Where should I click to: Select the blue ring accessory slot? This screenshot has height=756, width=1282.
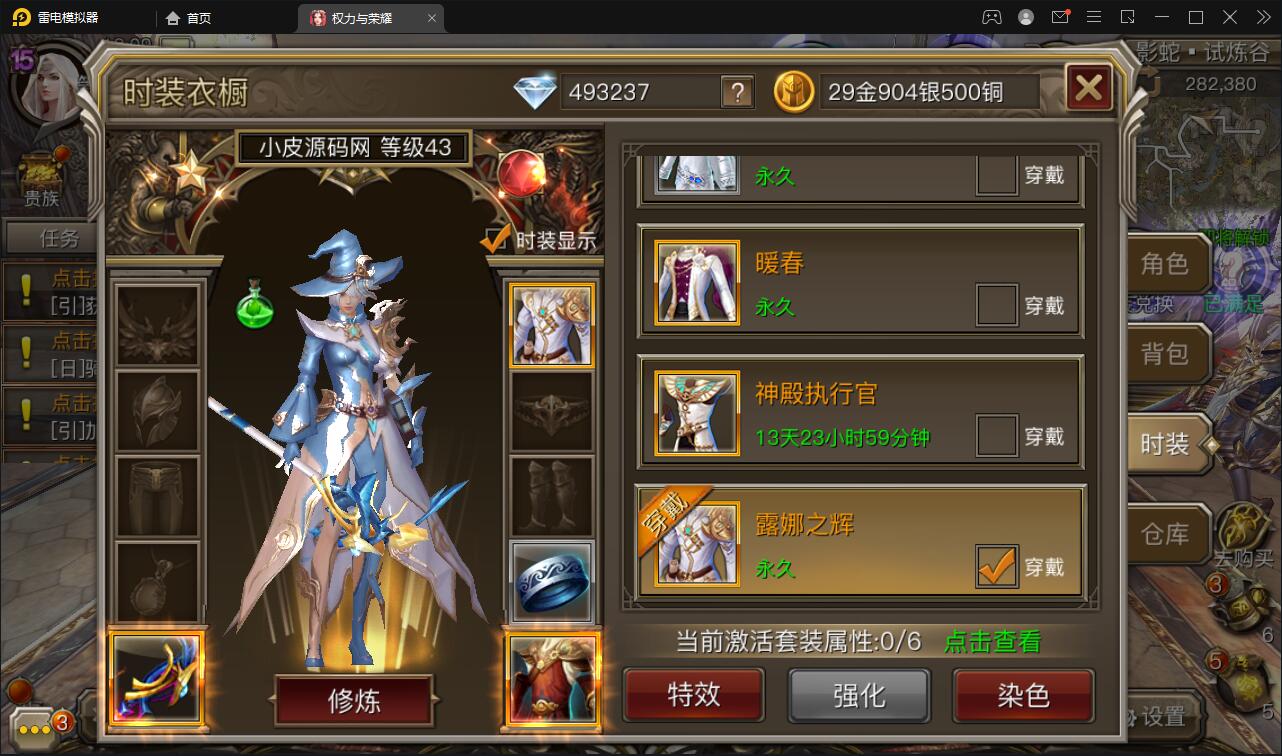[x=551, y=580]
